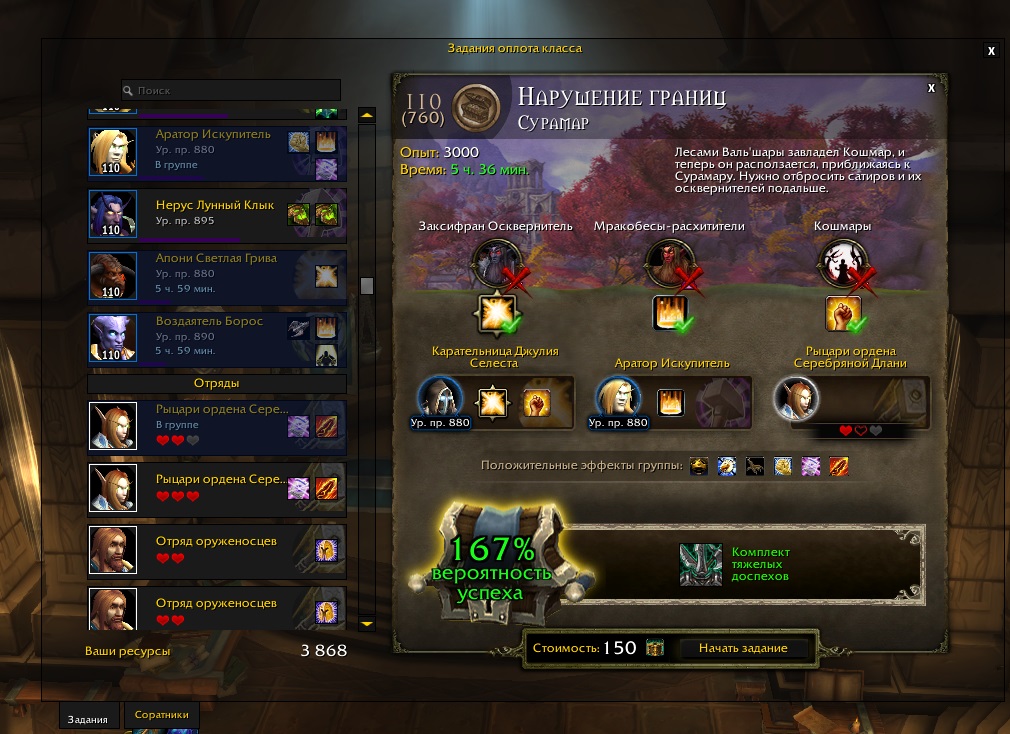Select Заксифран Осквернитель enemy portrait

point(493,262)
